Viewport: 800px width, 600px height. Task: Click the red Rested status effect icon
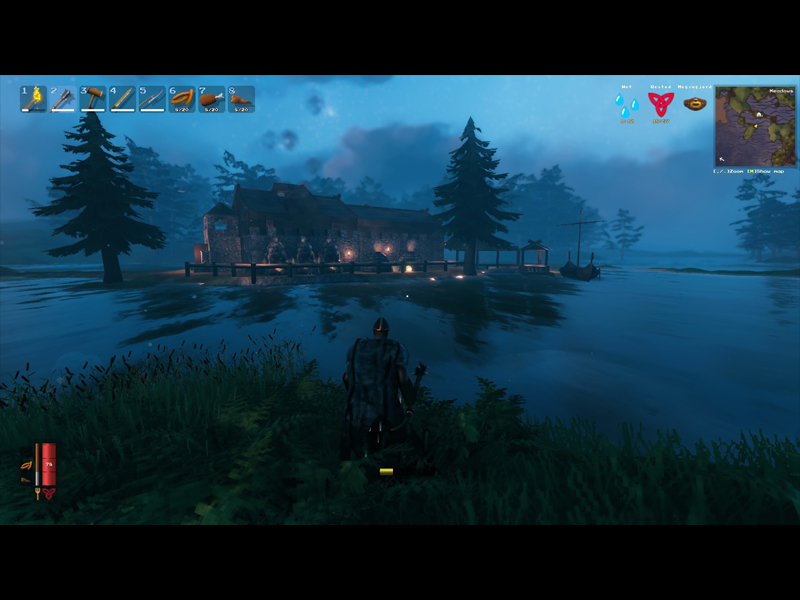[x=661, y=104]
